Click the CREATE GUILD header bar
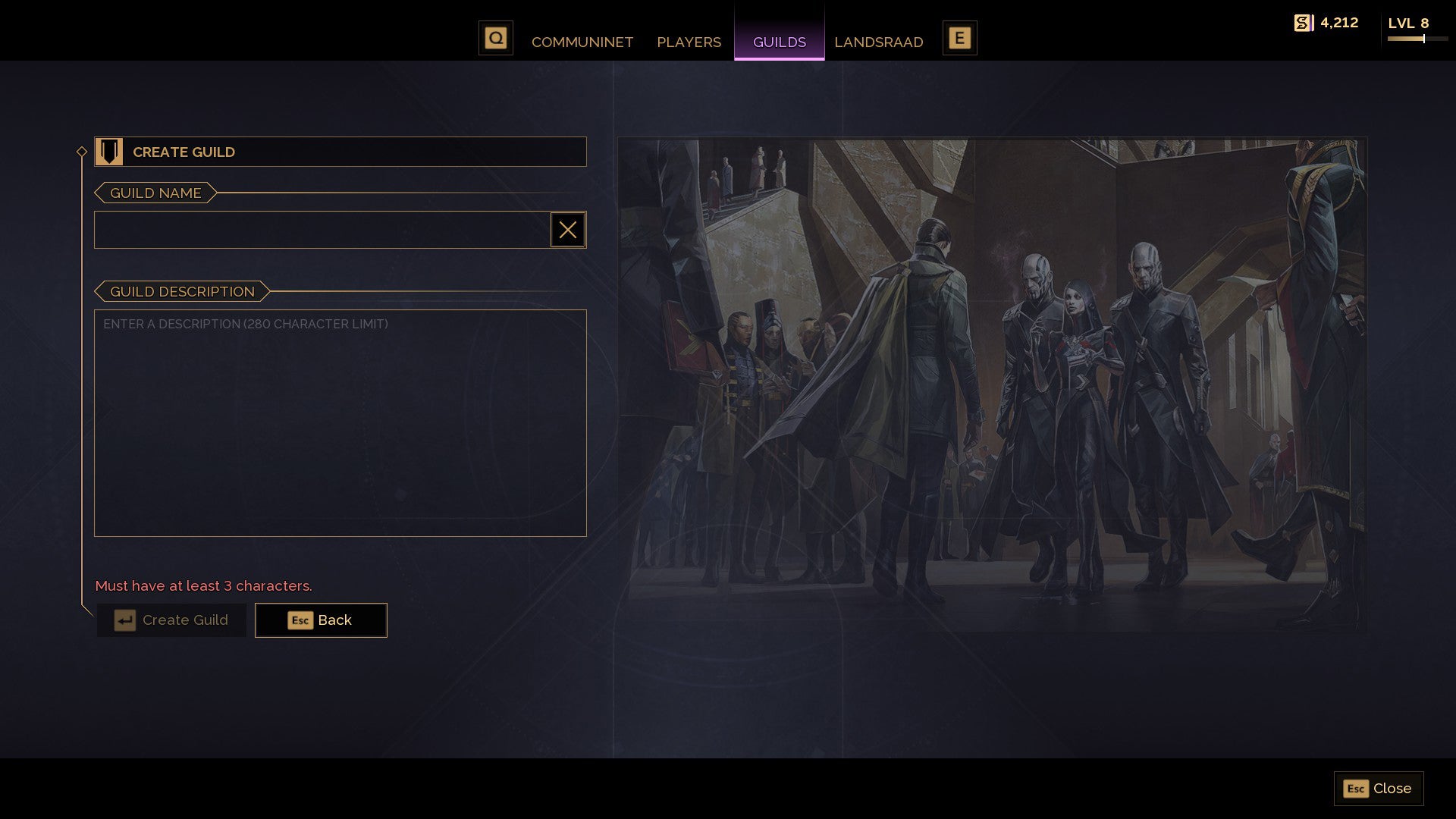The image size is (1456, 819). tap(340, 152)
